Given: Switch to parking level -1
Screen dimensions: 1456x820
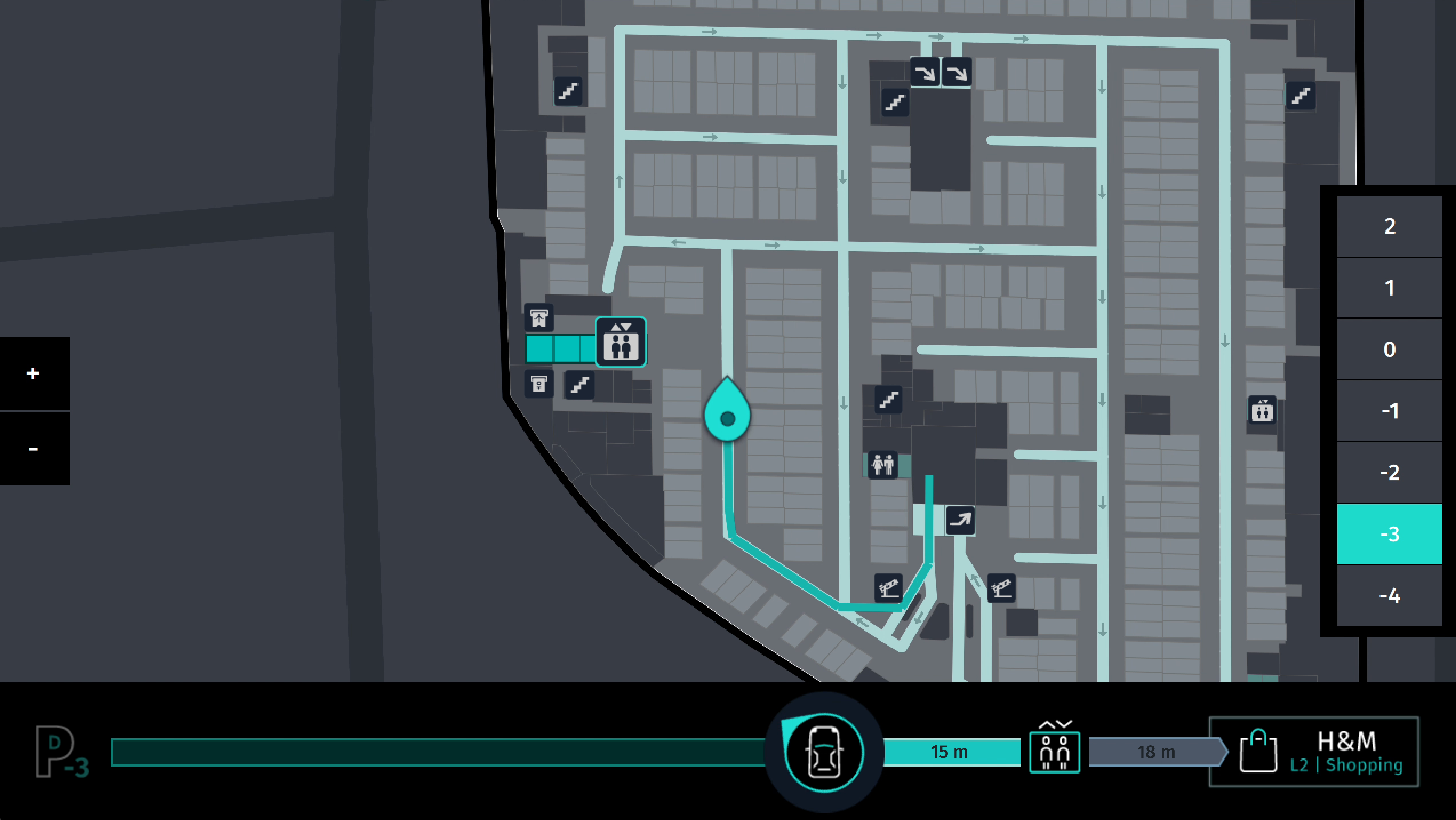Looking at the screenshot, I should [1389, 411].
